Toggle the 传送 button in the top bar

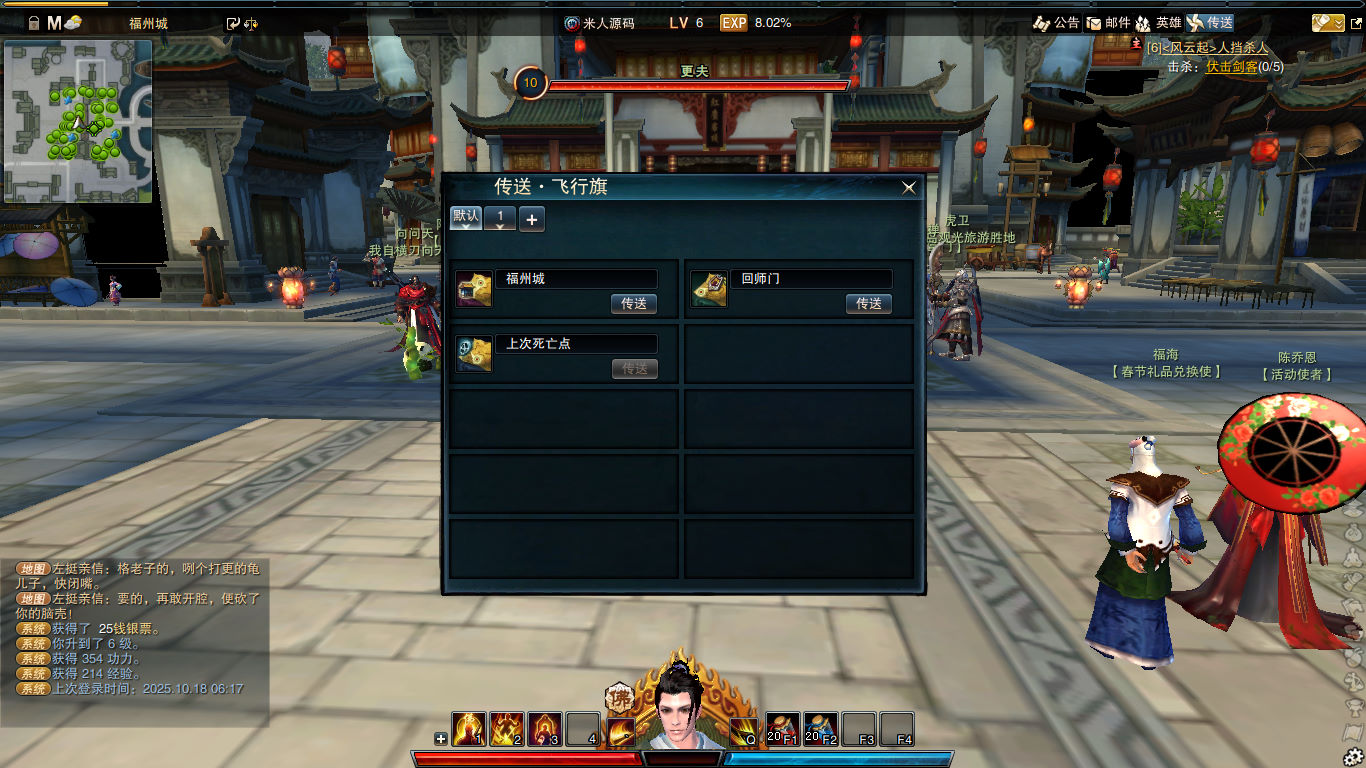click(1210, 22)
